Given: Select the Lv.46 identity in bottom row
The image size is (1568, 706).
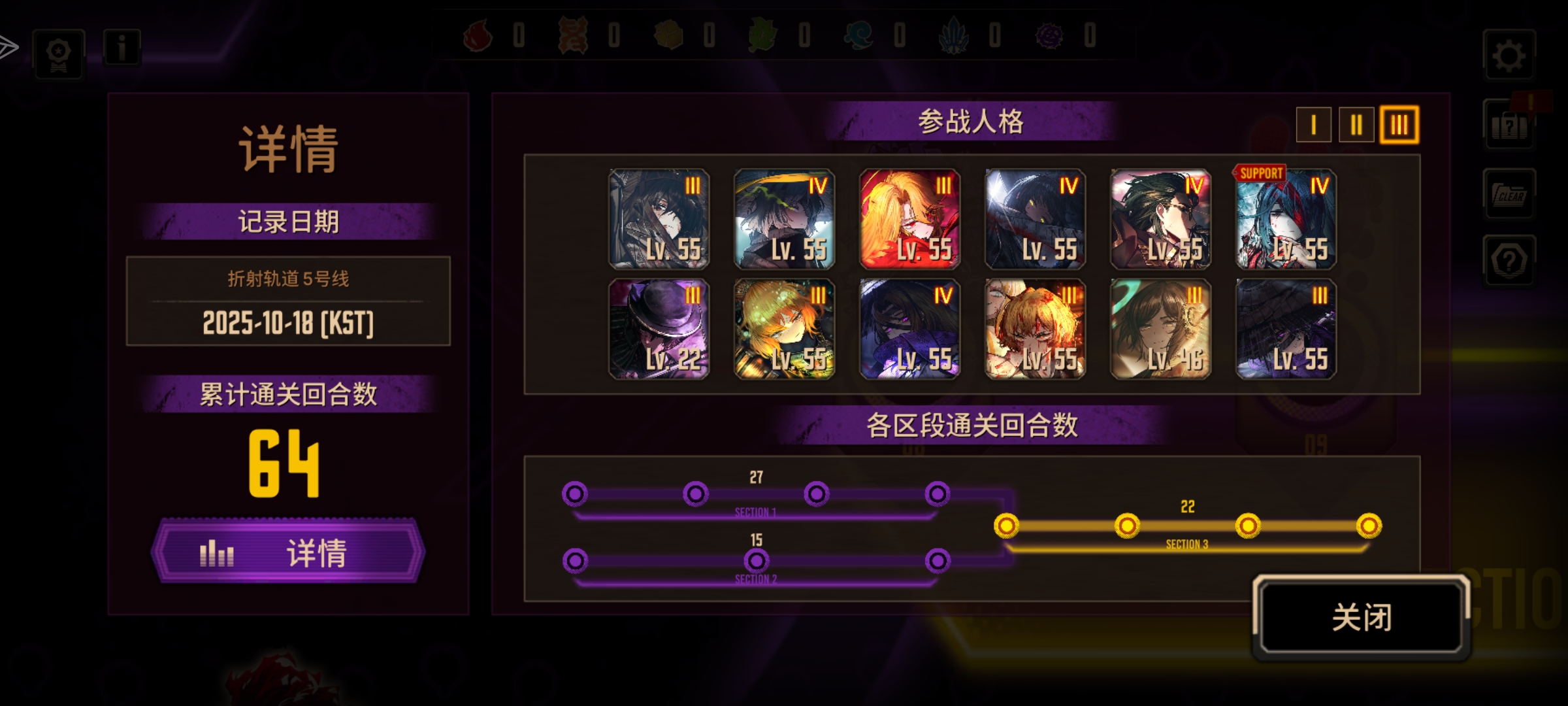Looking at the screenshot, I should tap(1160, 329).
